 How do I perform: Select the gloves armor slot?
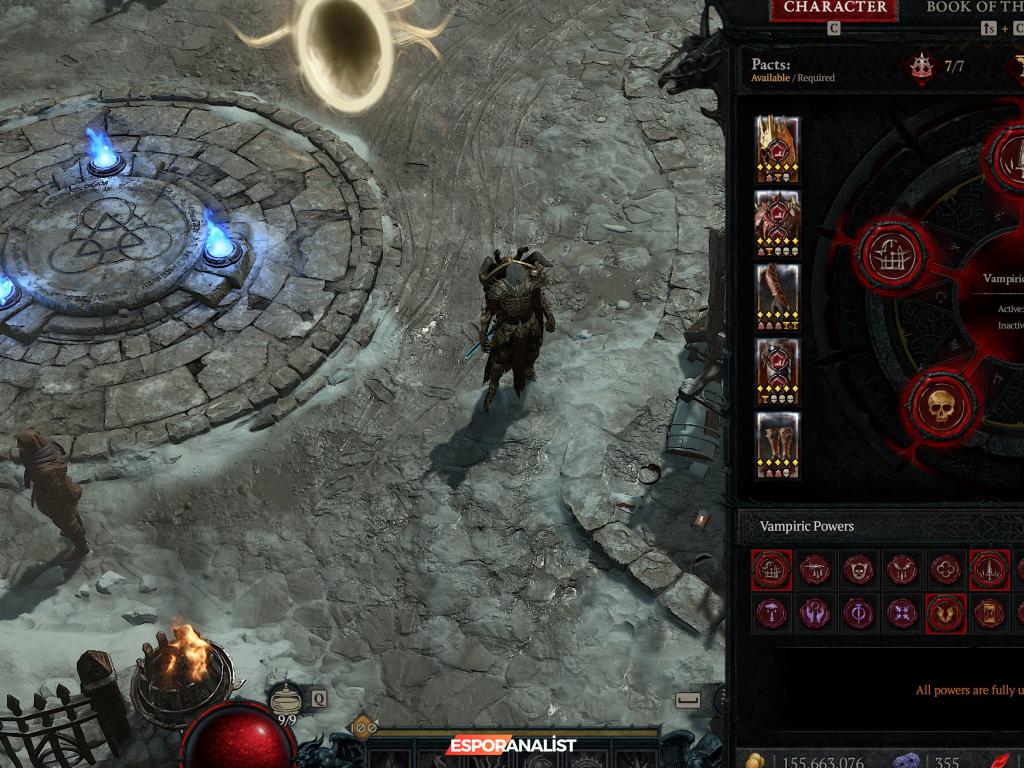(x=777, y=297)
